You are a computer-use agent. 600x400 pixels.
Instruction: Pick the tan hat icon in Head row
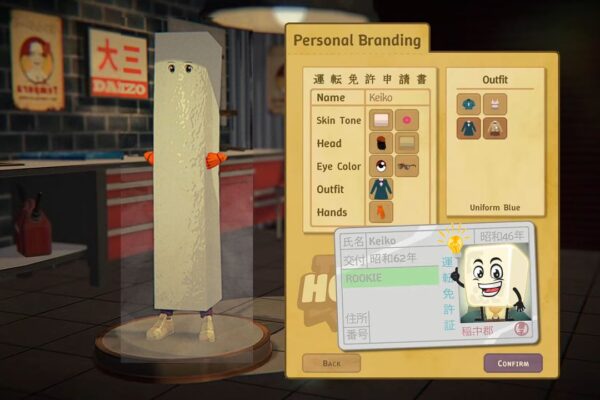pyautogui.click(x=407, y=144)
